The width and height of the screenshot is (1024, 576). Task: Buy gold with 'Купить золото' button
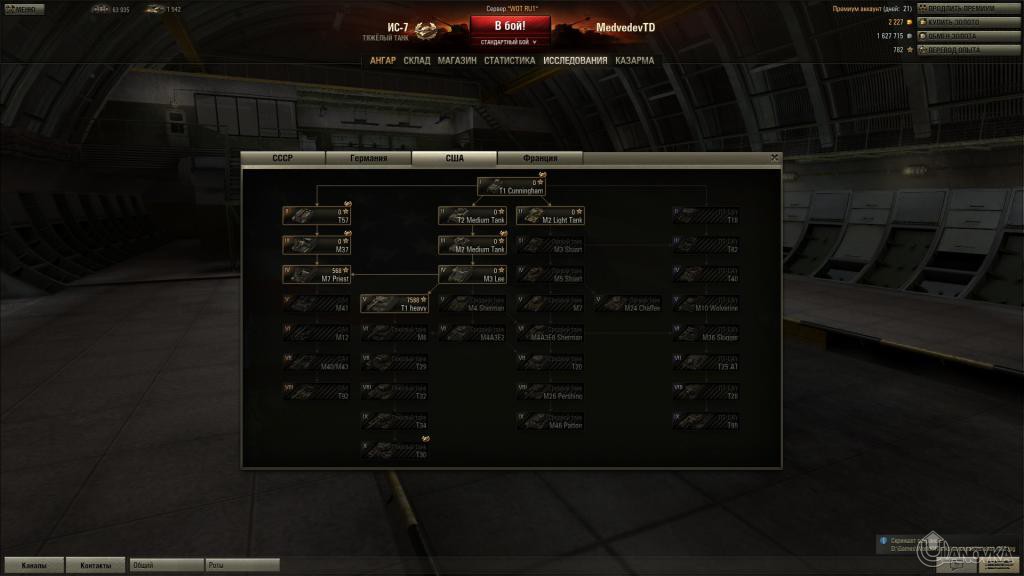[x=960, y=21]
